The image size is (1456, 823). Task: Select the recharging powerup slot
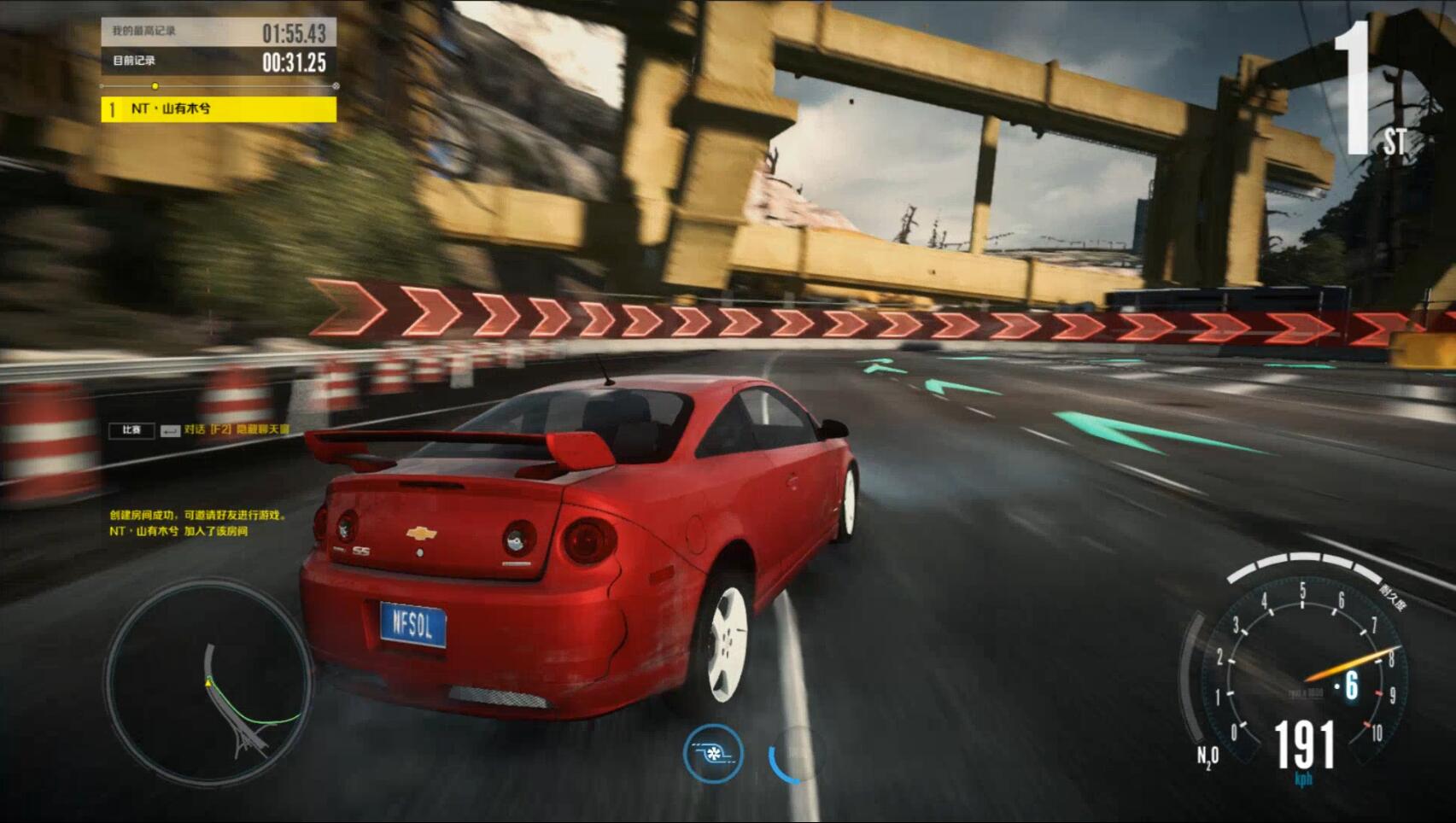click(796, 755)
